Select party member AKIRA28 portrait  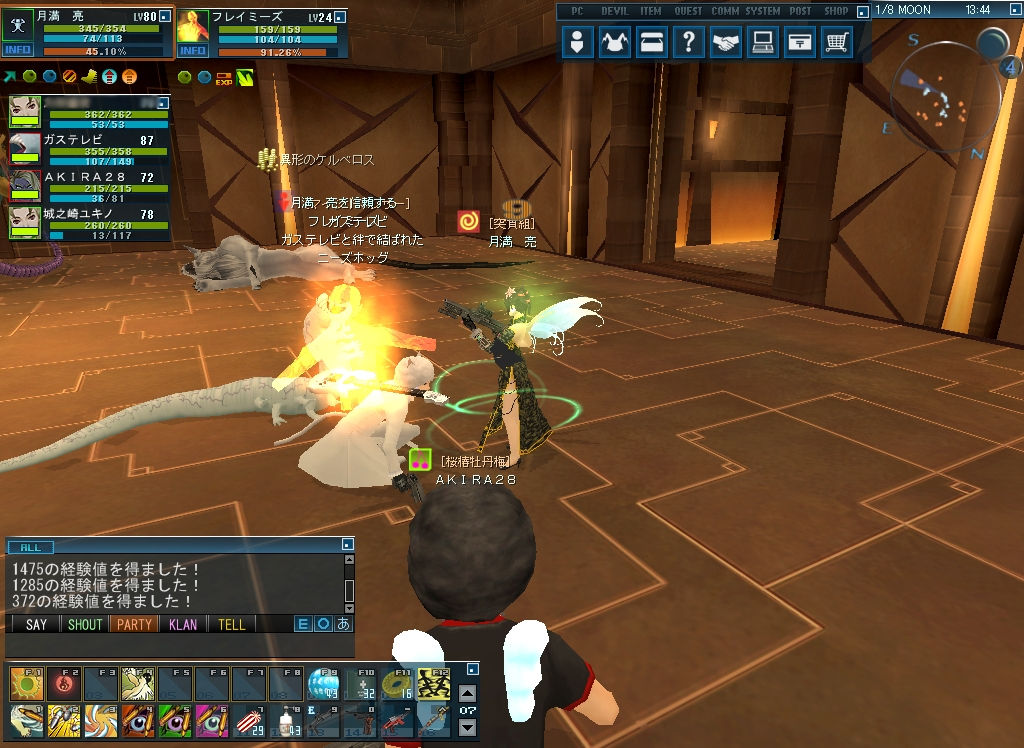(x=25, y=185)
